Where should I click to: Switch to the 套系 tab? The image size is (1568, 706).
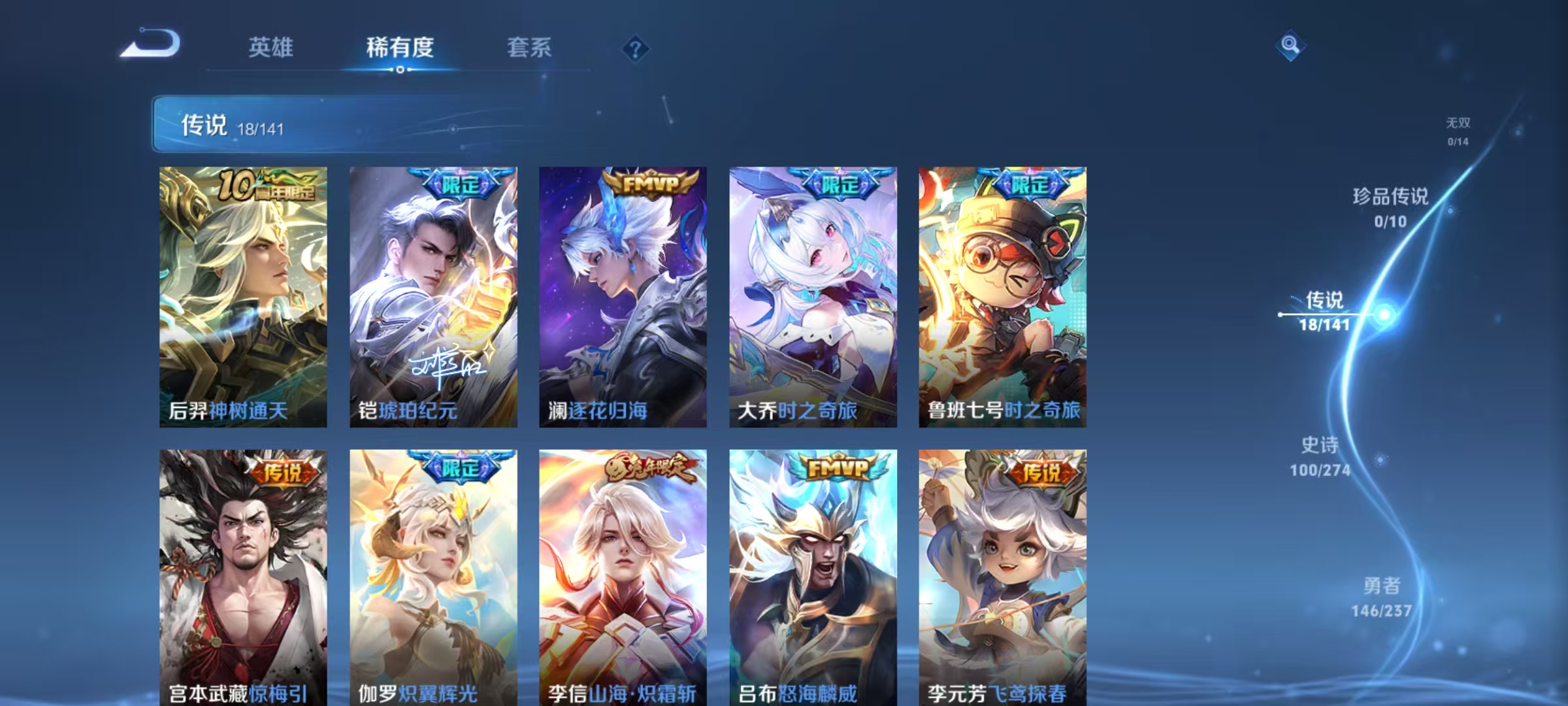[x=529, y=47]
